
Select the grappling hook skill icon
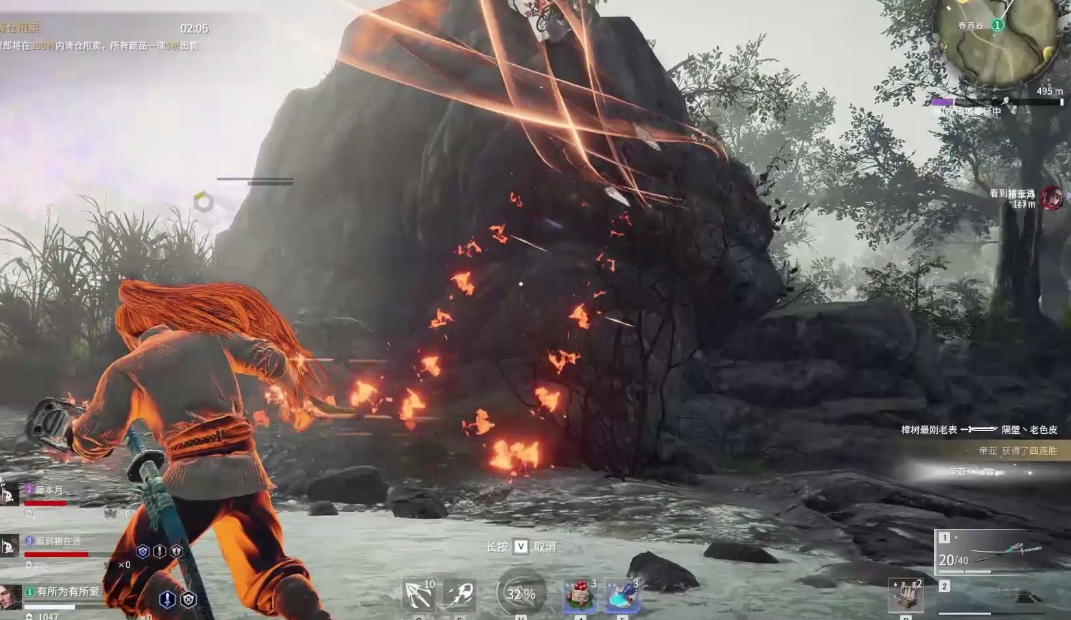[417, 595]
